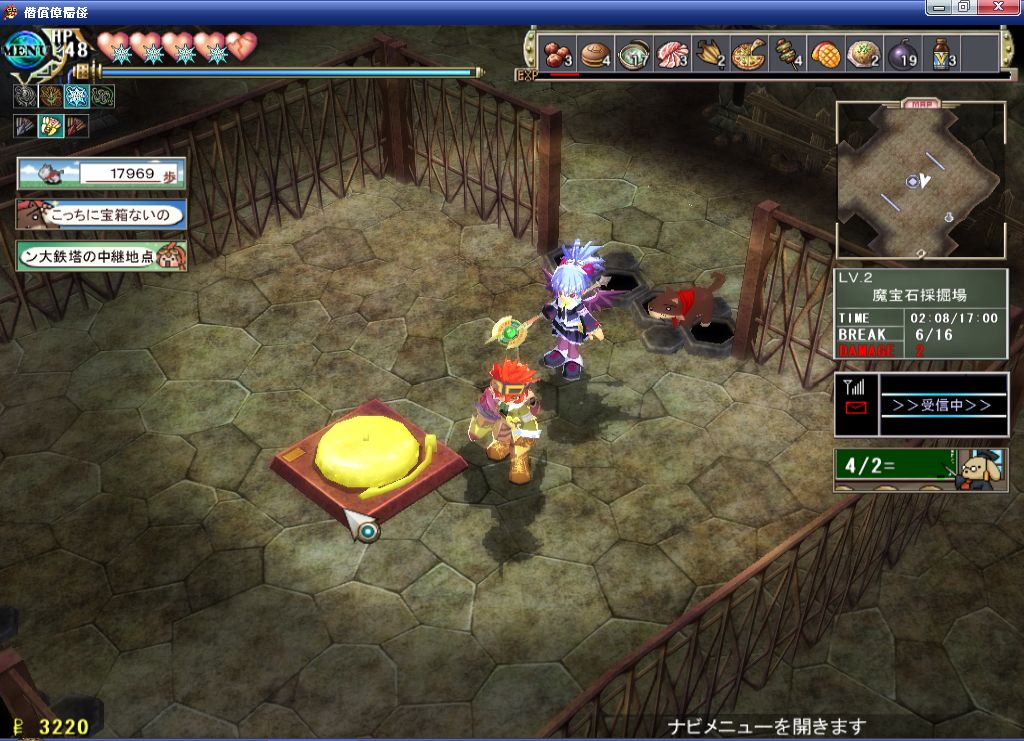Select the melon bread item
Screen dimensions: 1024x741
pos(825,53)
